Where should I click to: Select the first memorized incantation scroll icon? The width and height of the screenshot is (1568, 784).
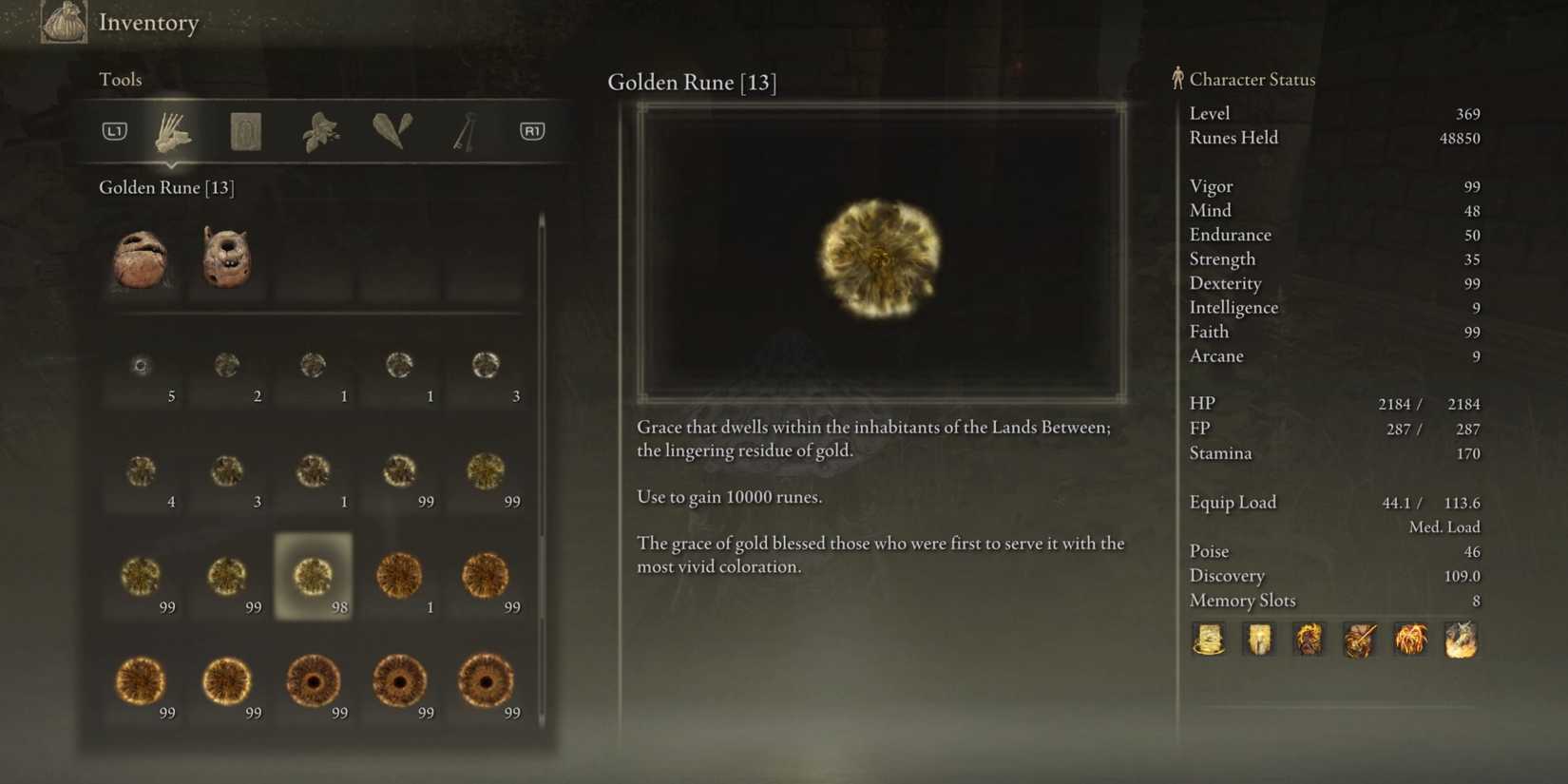point(1209,640)
